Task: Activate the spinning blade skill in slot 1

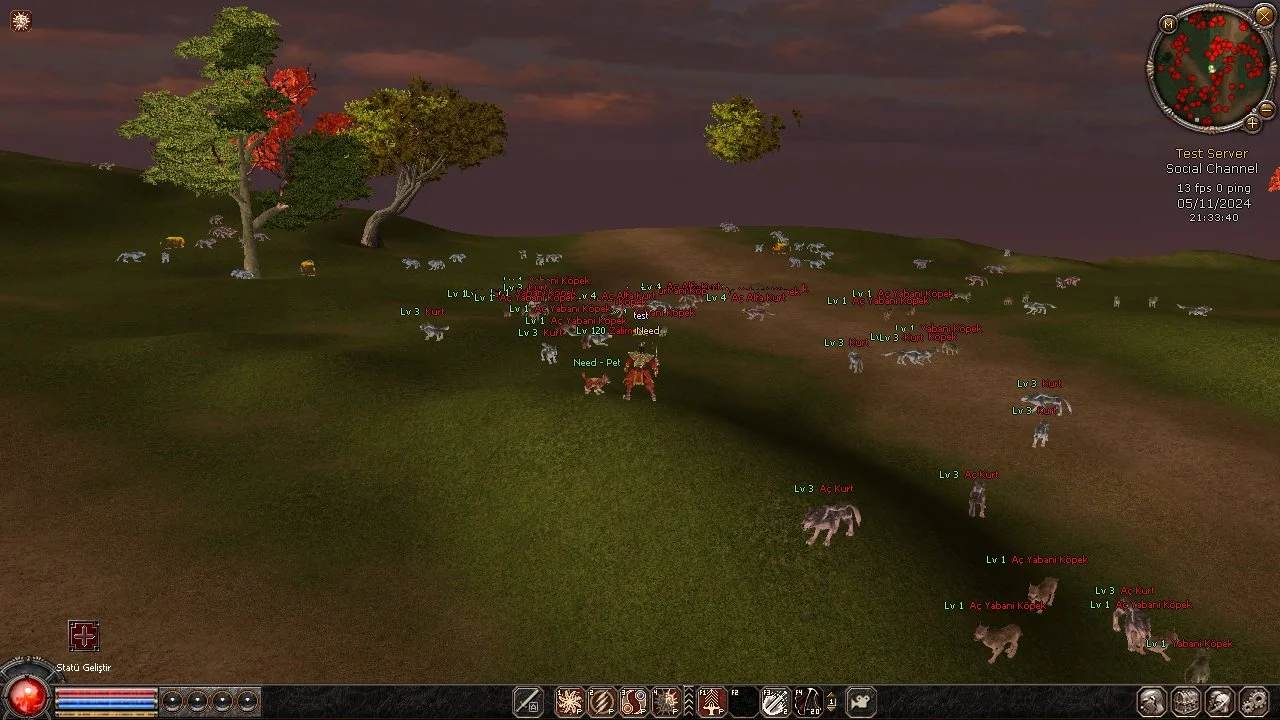Action: (570, 701)
